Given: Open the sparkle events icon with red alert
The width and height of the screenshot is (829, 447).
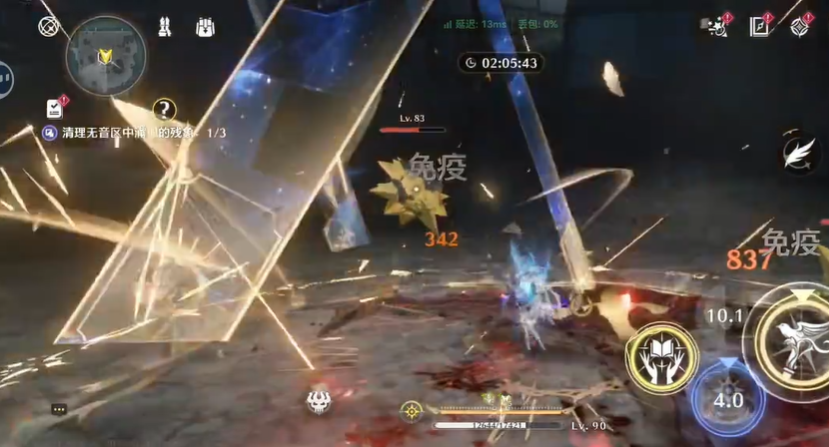Looking at the screenshot, I should click(x=716, y=27).
